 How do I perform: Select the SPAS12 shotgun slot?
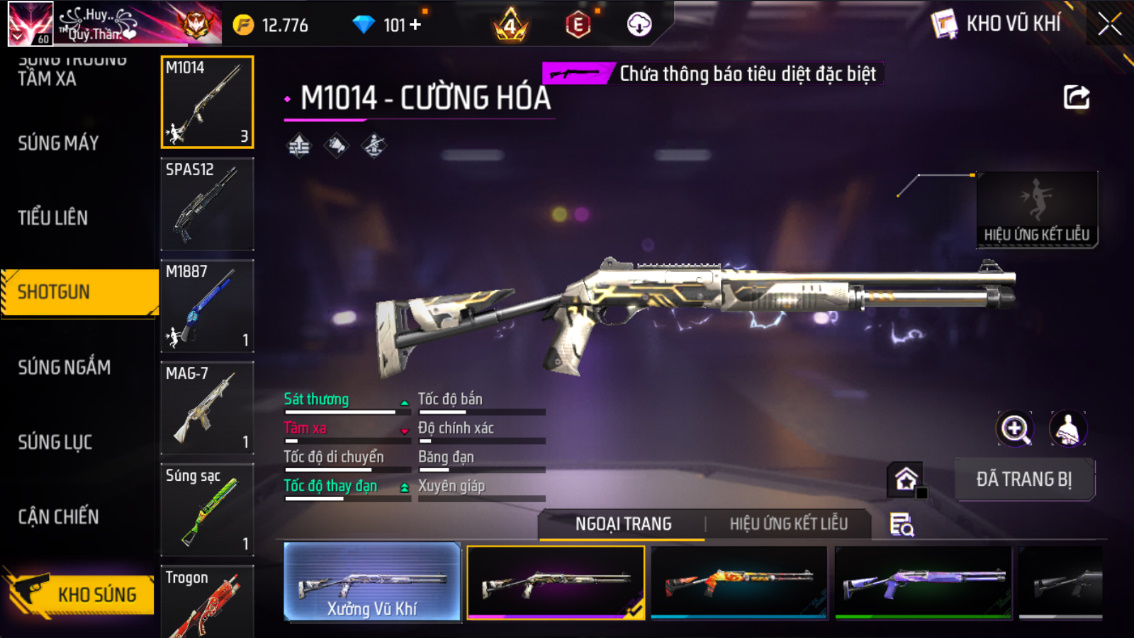point(207,205)
